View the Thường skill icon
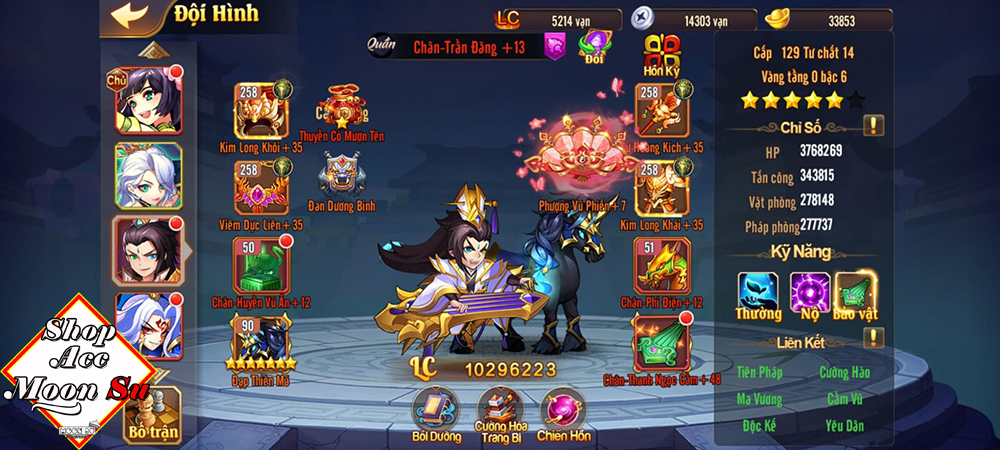Screen dimensions: 1000x450 click(x=759, y=291)
